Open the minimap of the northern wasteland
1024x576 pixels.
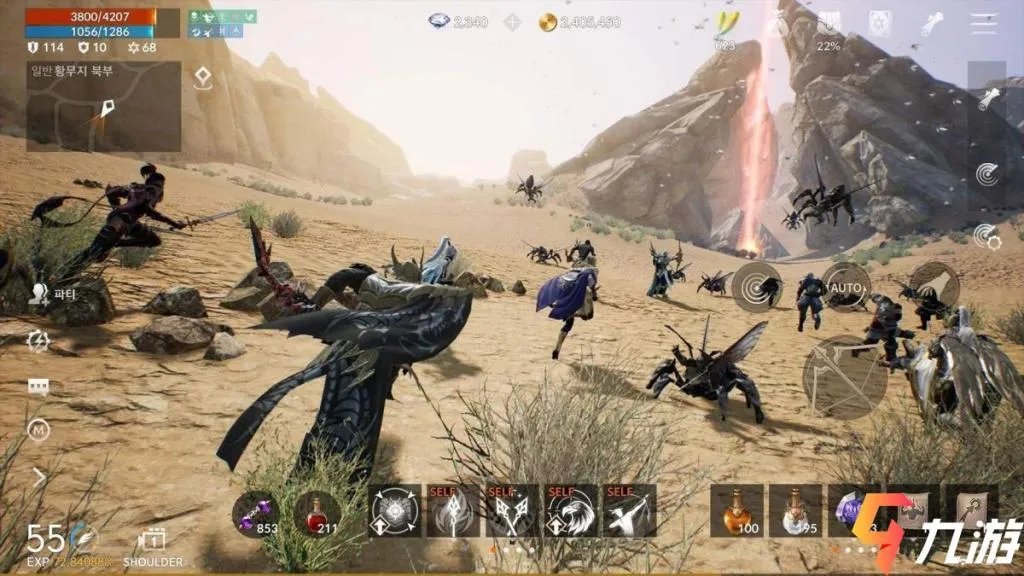pyautogui.click(x=104, y=107)
